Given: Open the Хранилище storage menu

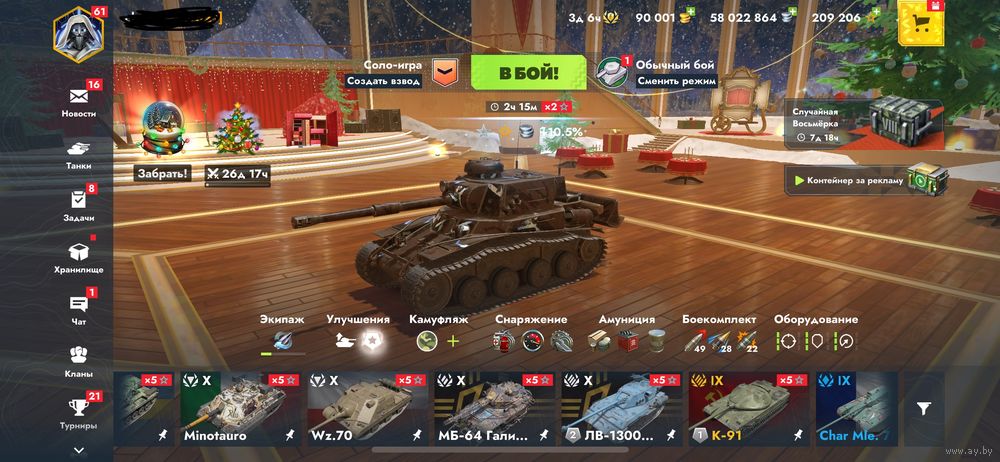Looking at the screenshot, I should click(79, 255).
